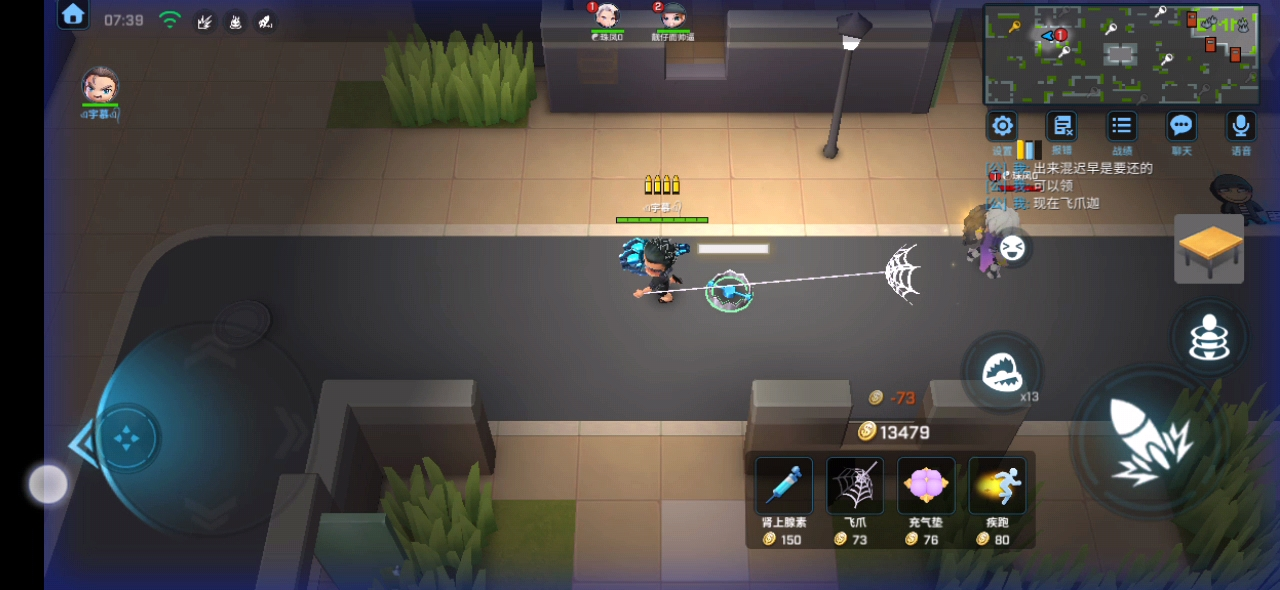Toggle the 语音 voice microphone
The height and width of the screenshot is (590, 1280).
coord(1240,126)
